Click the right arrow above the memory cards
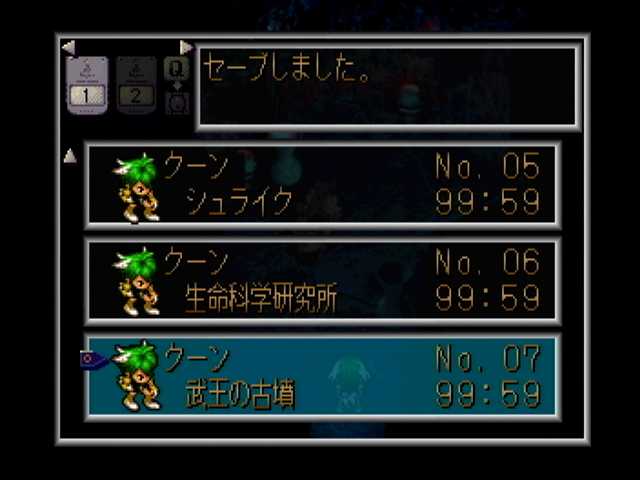The height and width of the screenshot is (480, 640). click(186, 47)
